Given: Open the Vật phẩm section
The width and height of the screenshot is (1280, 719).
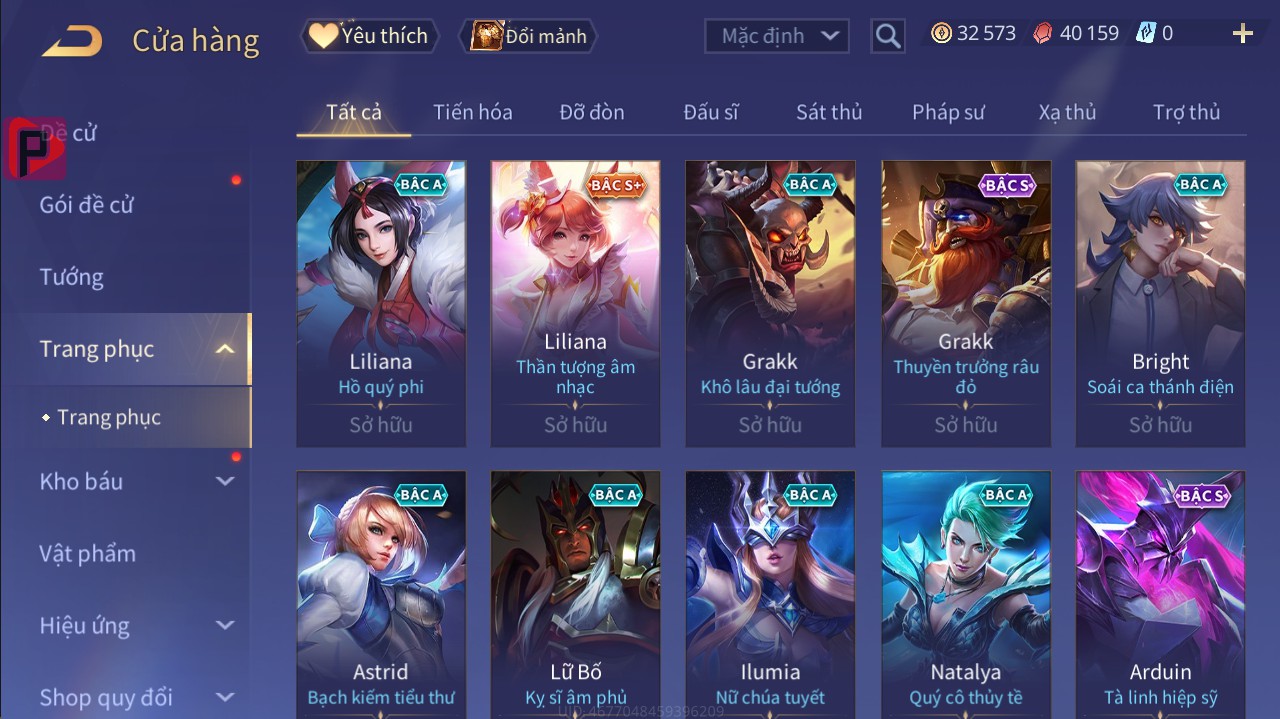Looking at the screenshot, I should pyautogui.click(x=88, y=553).
